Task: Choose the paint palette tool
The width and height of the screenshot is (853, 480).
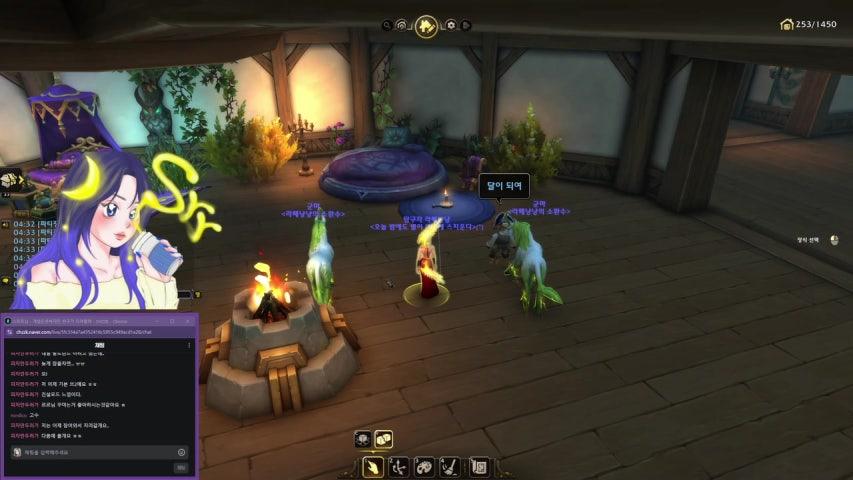Action: pyautogui.click(x=425, y=466)
